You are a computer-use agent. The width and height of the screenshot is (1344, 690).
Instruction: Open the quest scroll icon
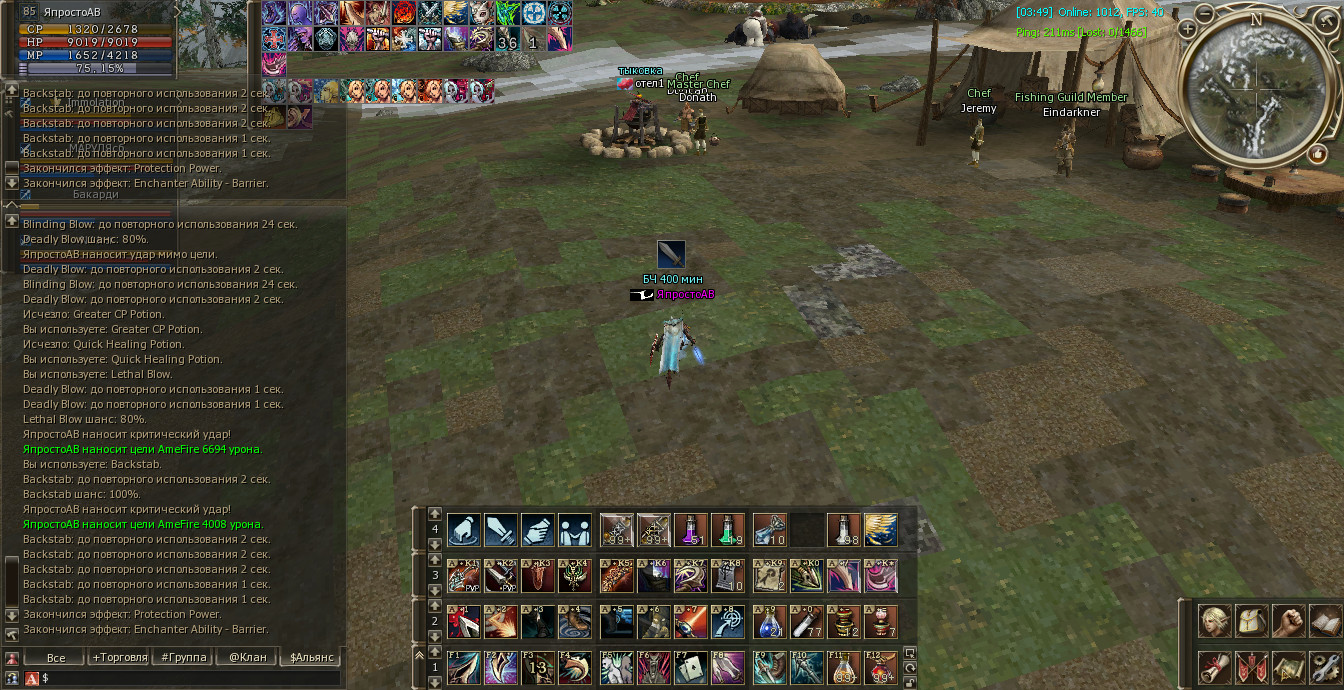tap(1216, 667)
